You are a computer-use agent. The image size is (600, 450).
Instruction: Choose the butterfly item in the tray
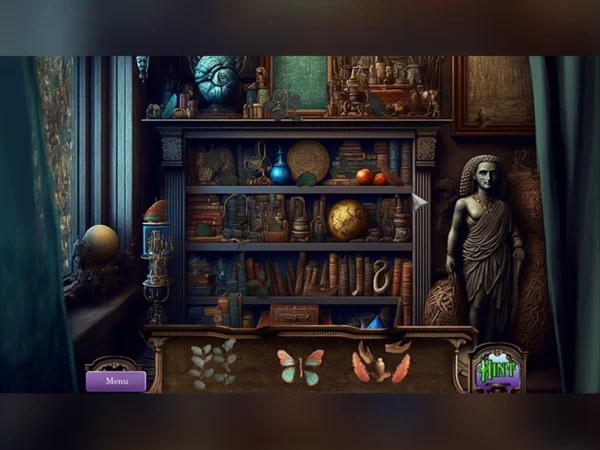[x=300, y=366]
